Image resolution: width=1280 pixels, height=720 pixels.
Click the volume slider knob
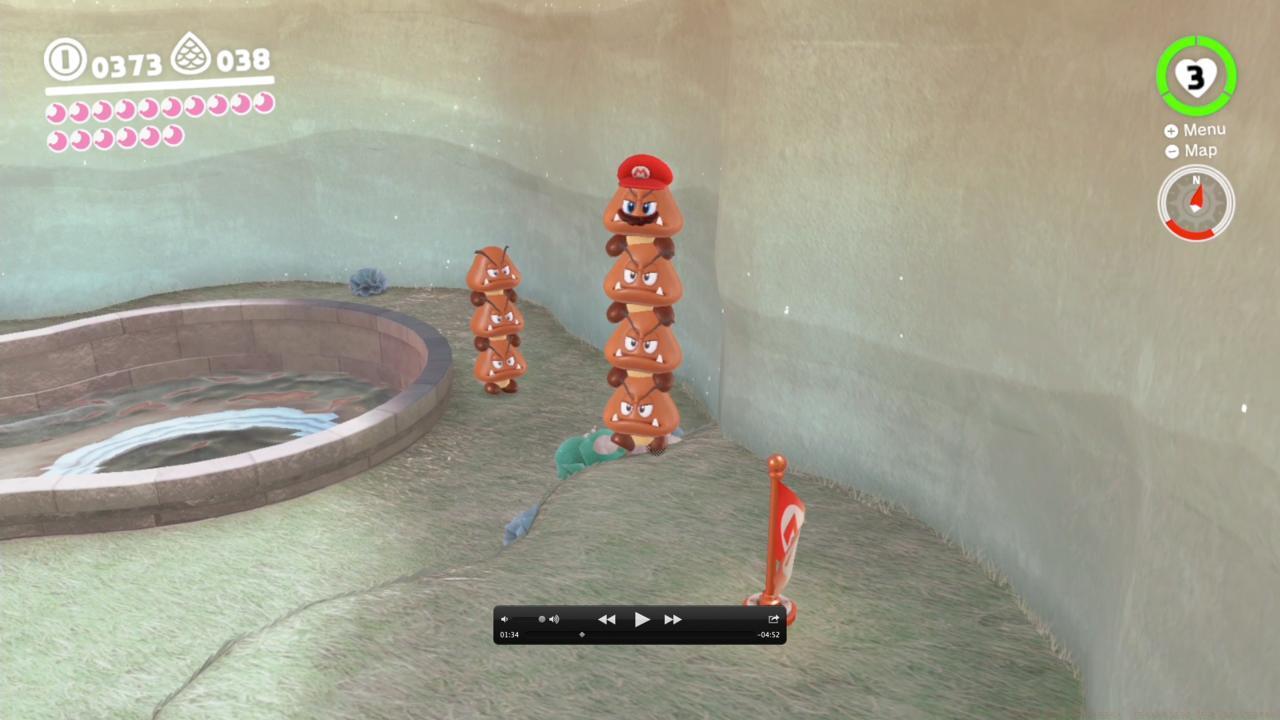click(x=543, y=619)
